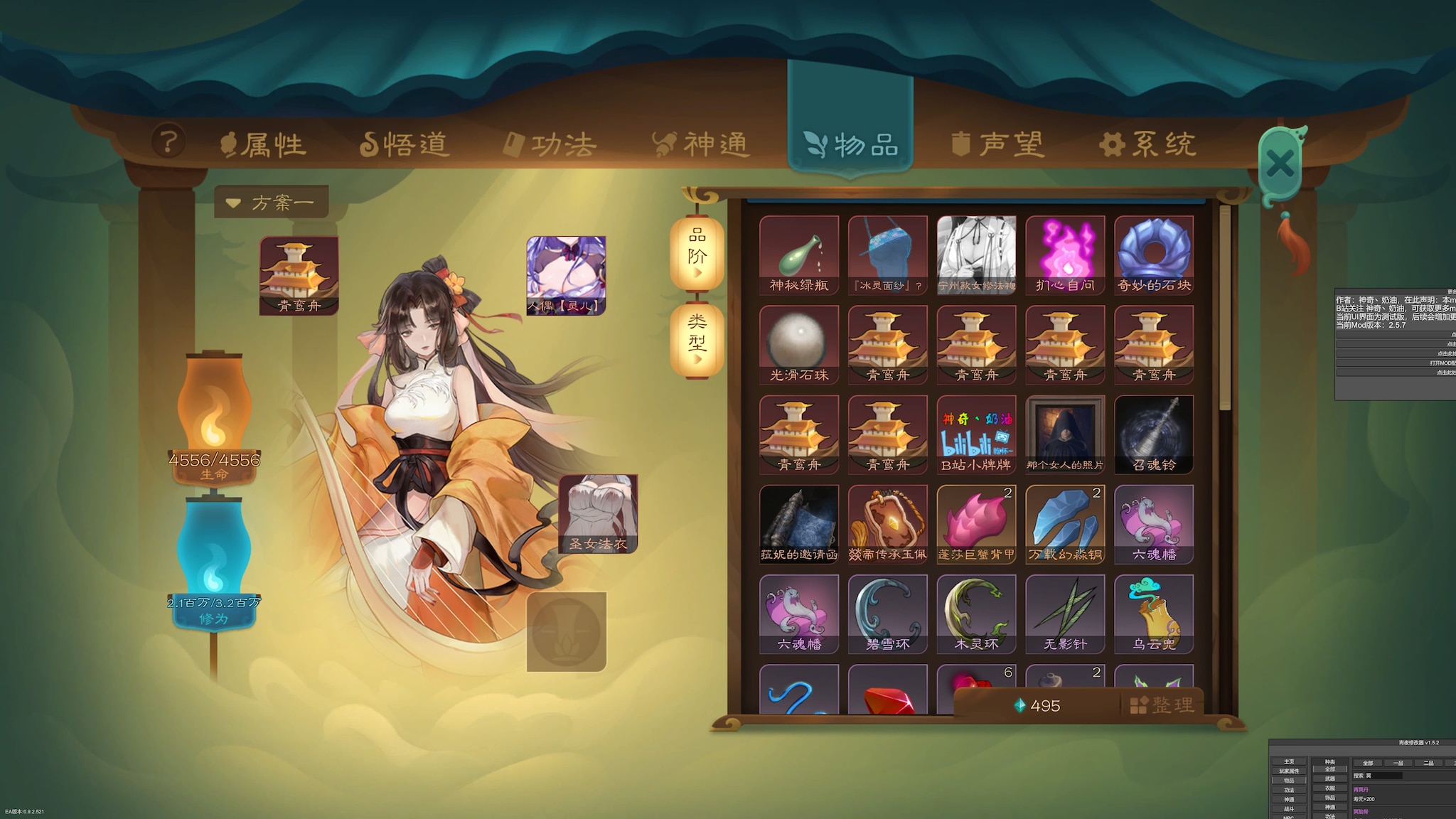Click the 碧雪环 ring item
The width and height of the screenshot is (1456, 819).
click(x=887, y=611)
